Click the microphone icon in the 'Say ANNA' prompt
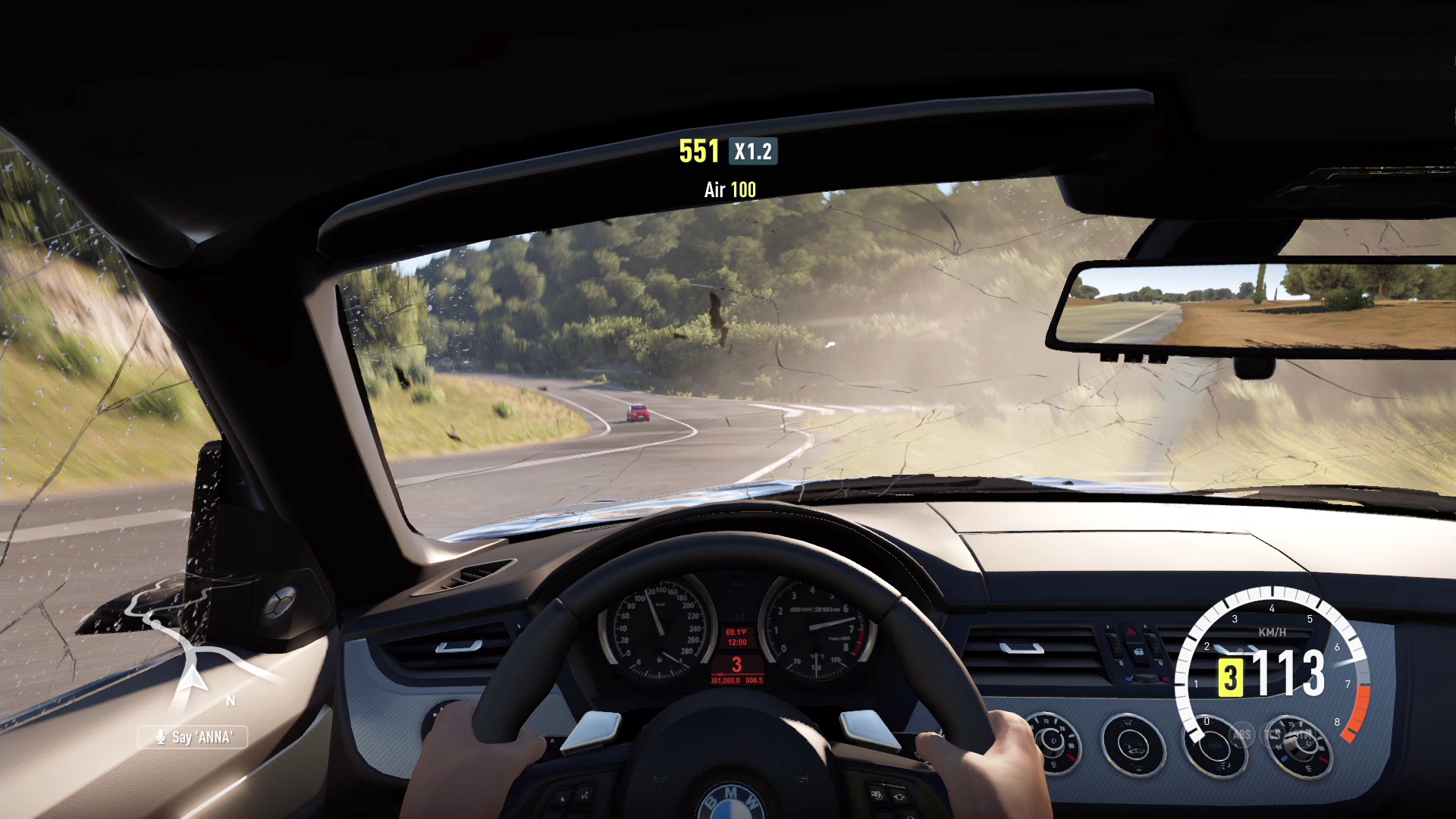 tap(161, 737)
